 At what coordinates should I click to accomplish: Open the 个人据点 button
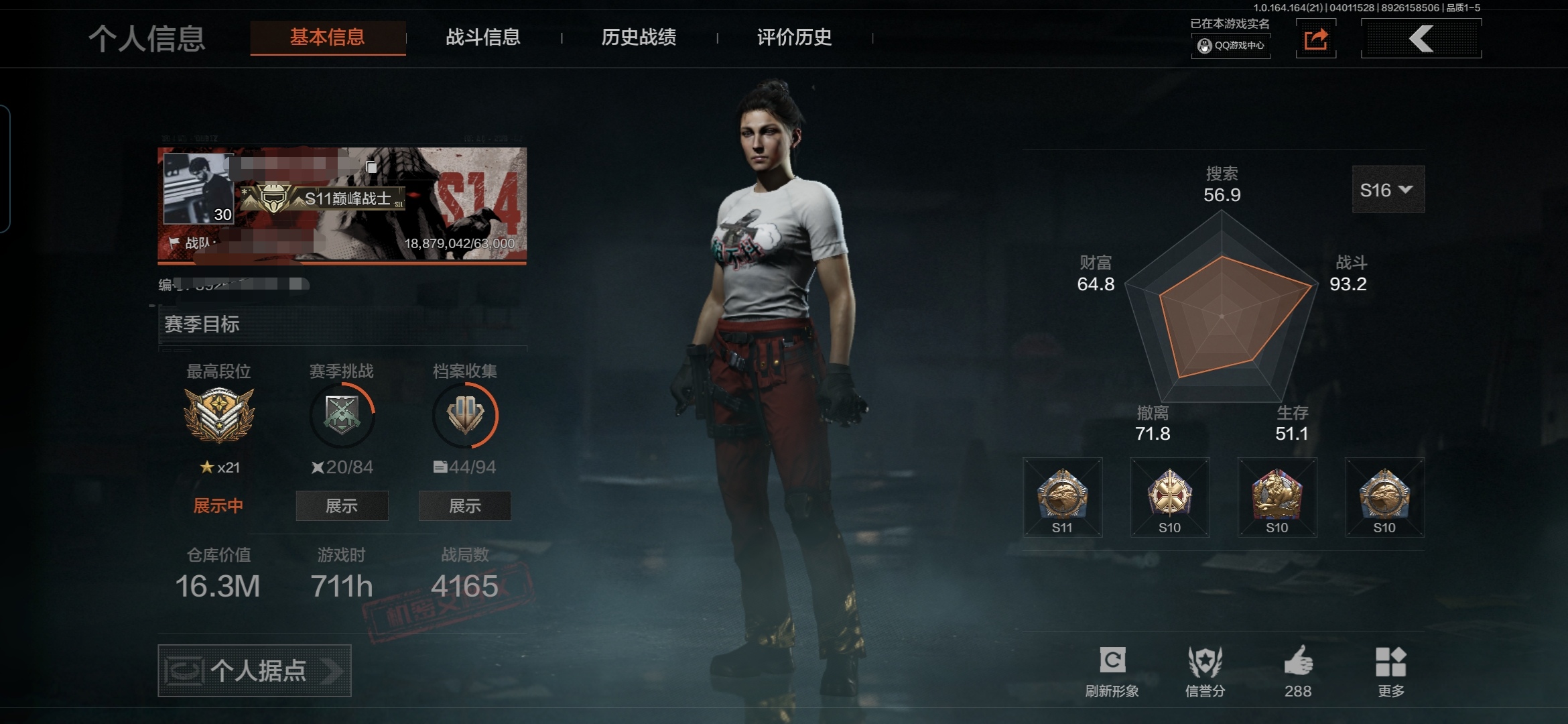click(255, 670)
